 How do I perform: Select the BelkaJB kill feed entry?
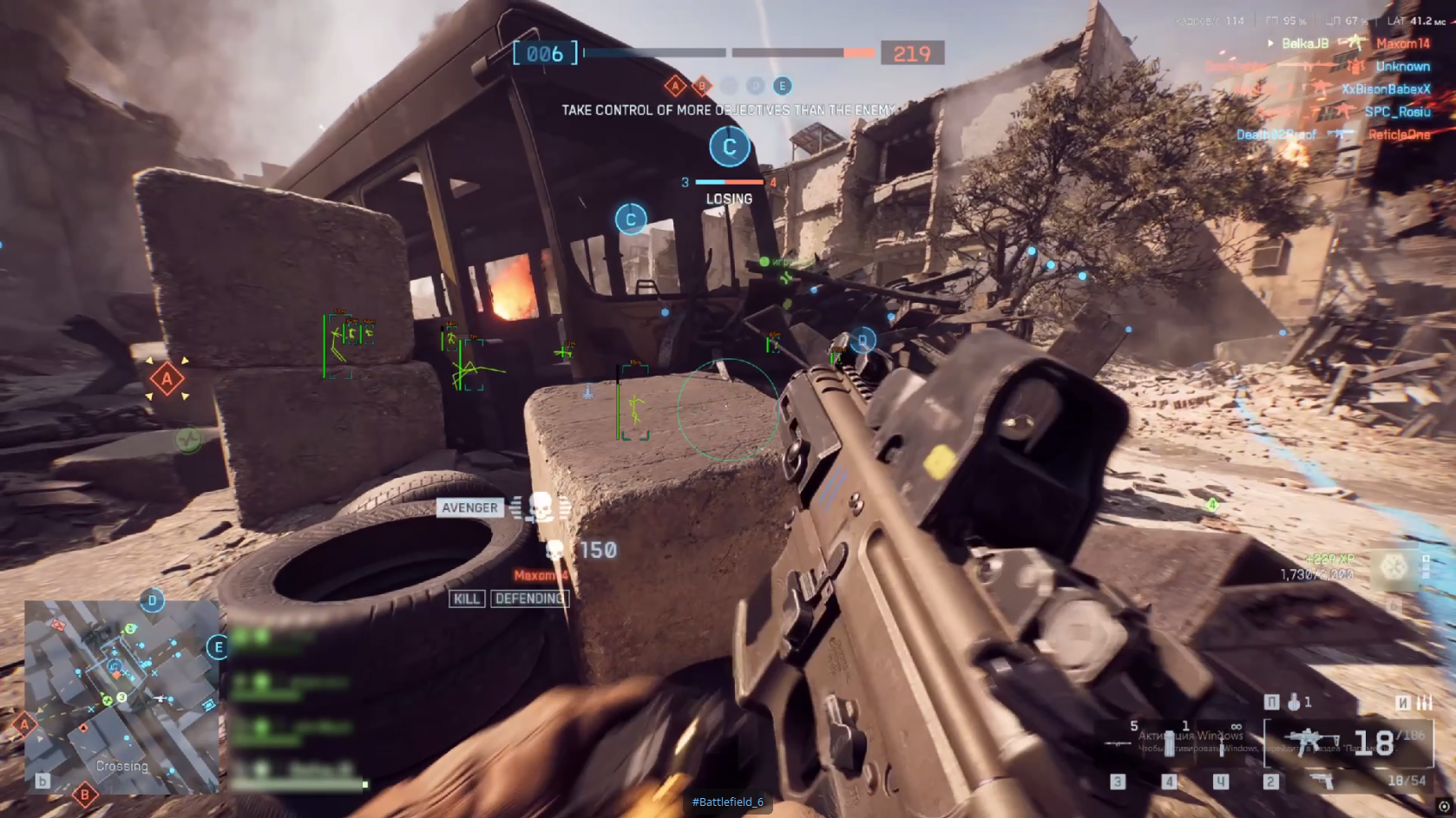tap(1304, 43)
